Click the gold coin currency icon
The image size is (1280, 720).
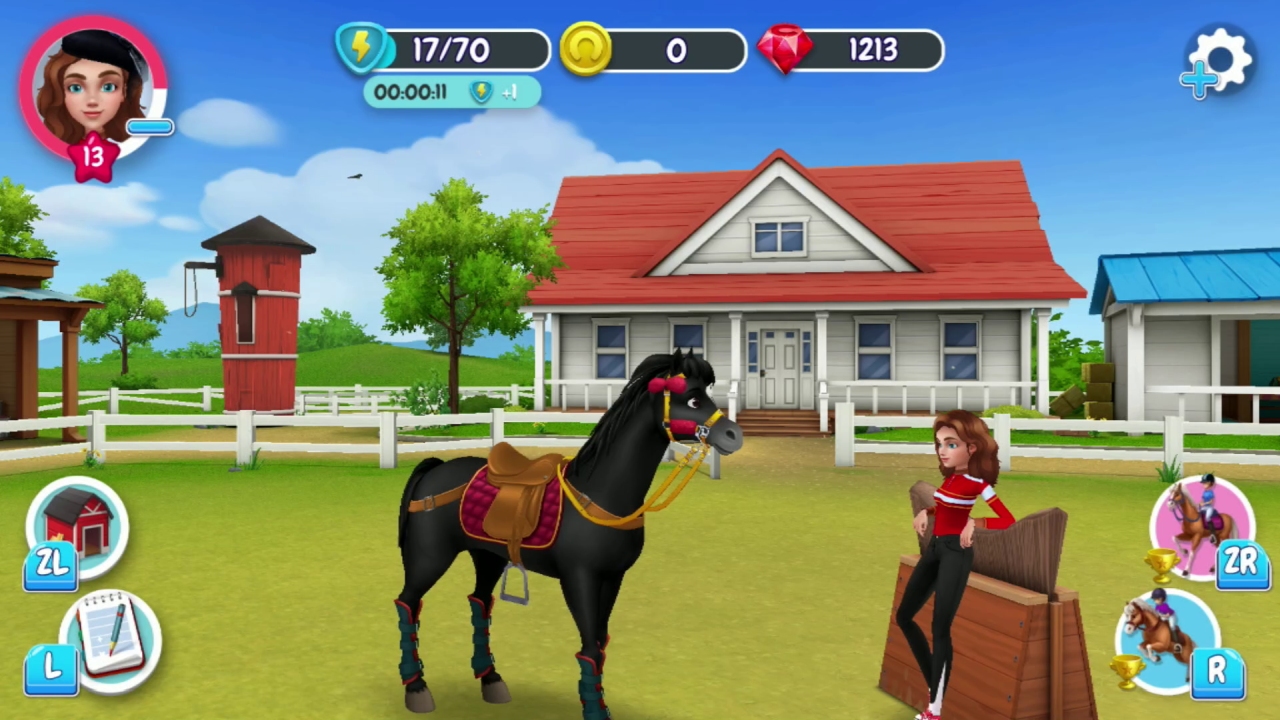[588, 50]
